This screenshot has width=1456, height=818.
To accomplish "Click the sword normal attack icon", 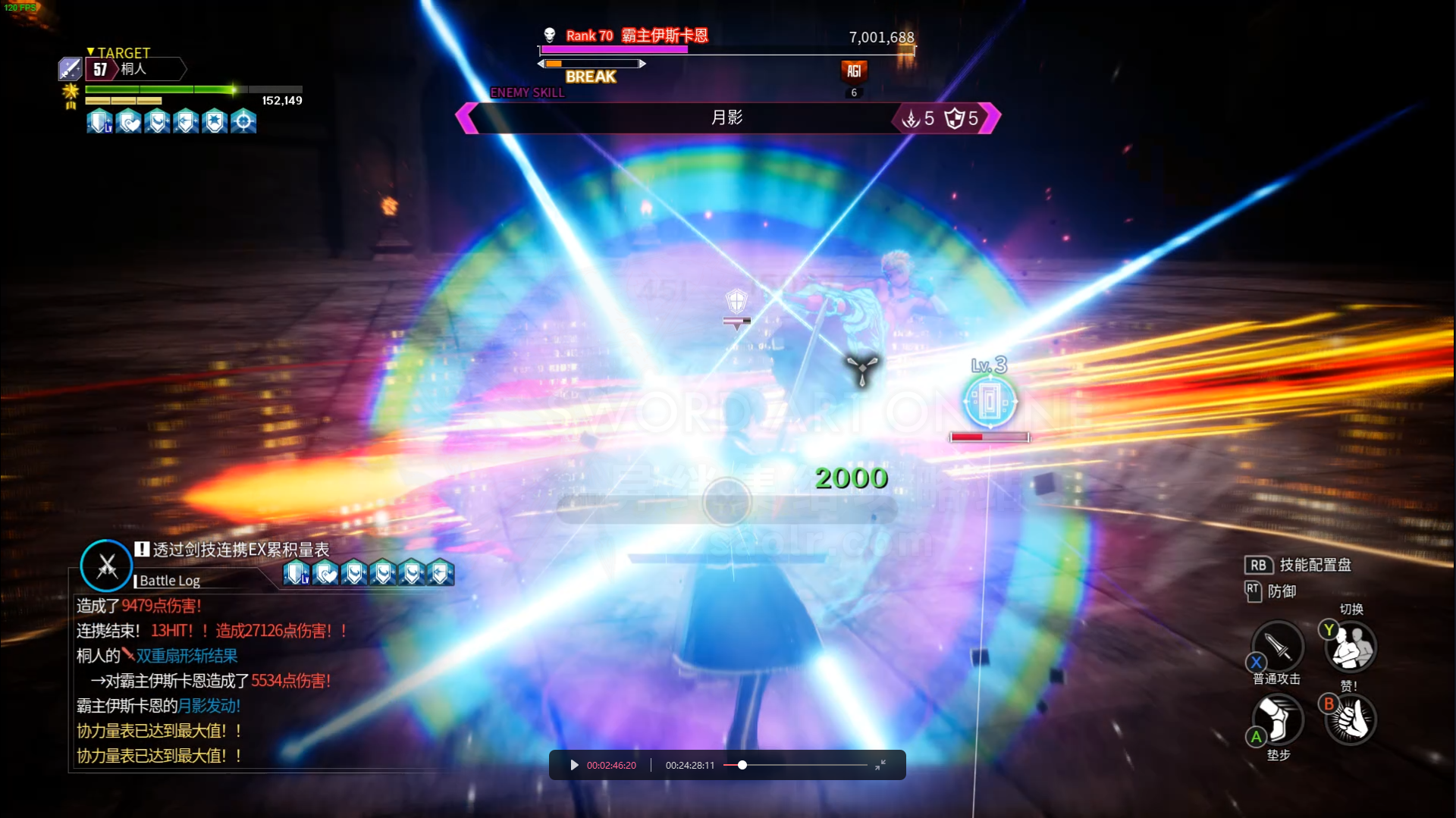I will [x=1278, y=647].
